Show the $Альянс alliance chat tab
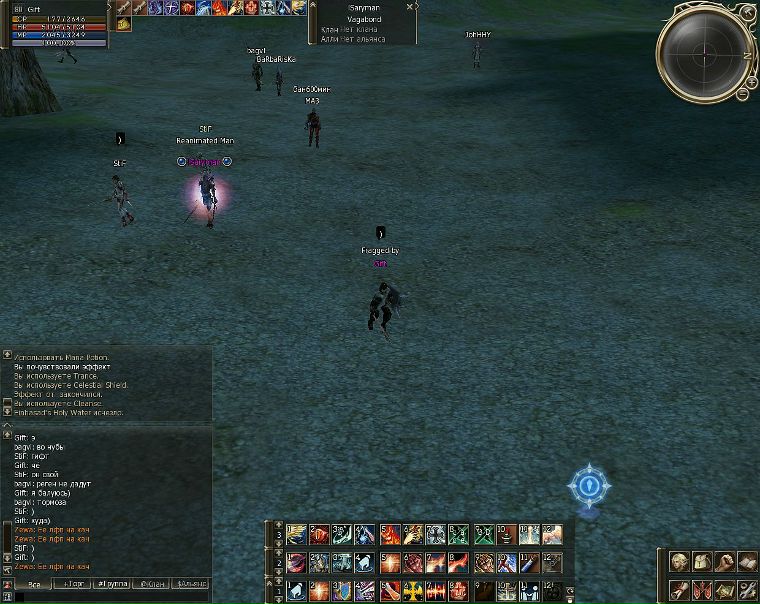760x604 pixels. (190, 583)
